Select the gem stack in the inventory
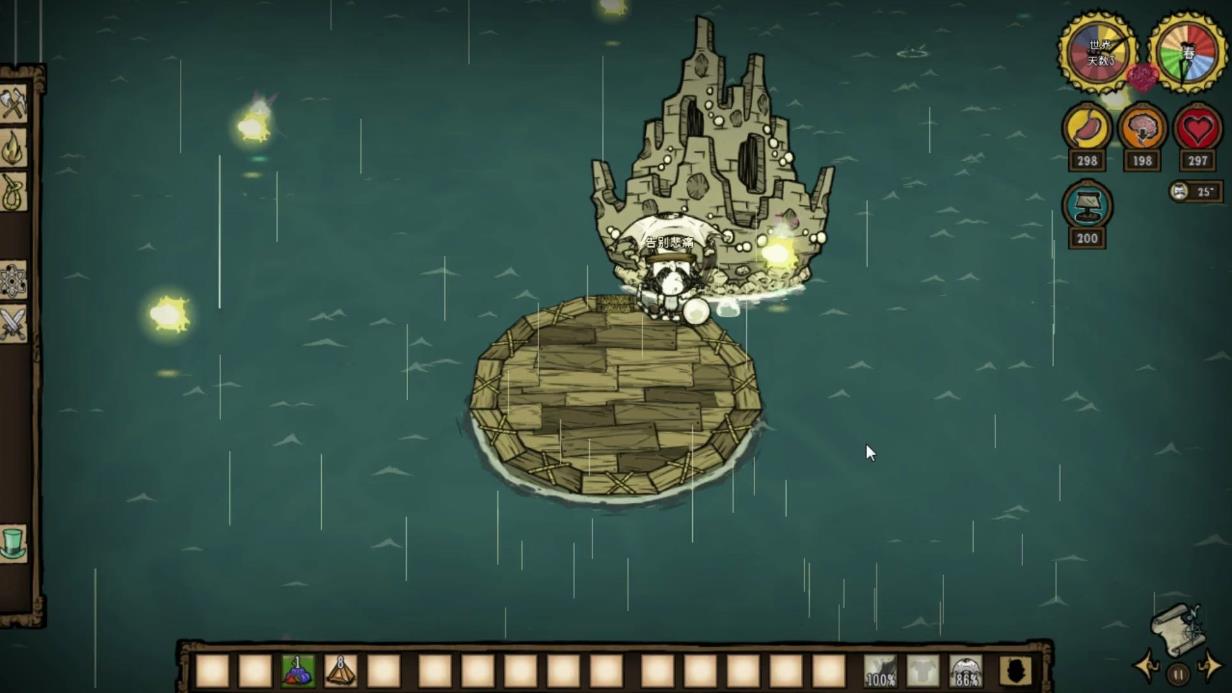Screen dimensions: 1232x693 [298, 670]
